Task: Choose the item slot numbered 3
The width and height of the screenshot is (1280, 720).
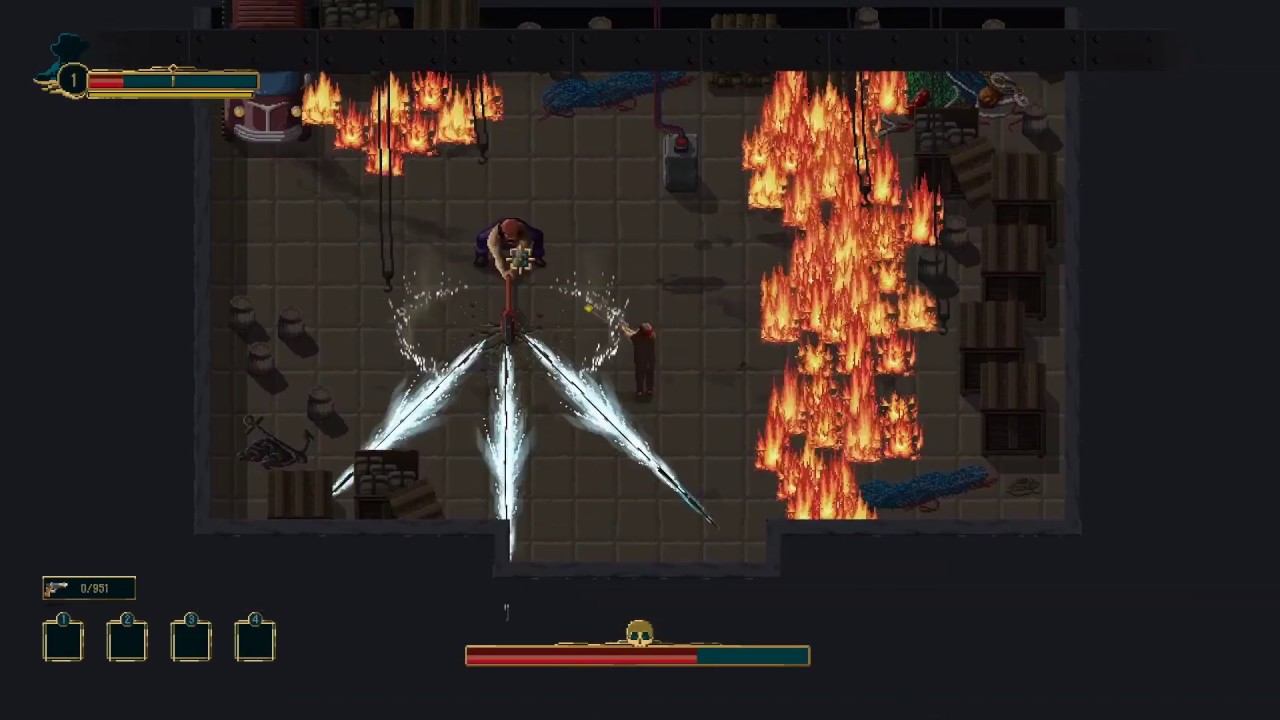Action: [191, 640]
